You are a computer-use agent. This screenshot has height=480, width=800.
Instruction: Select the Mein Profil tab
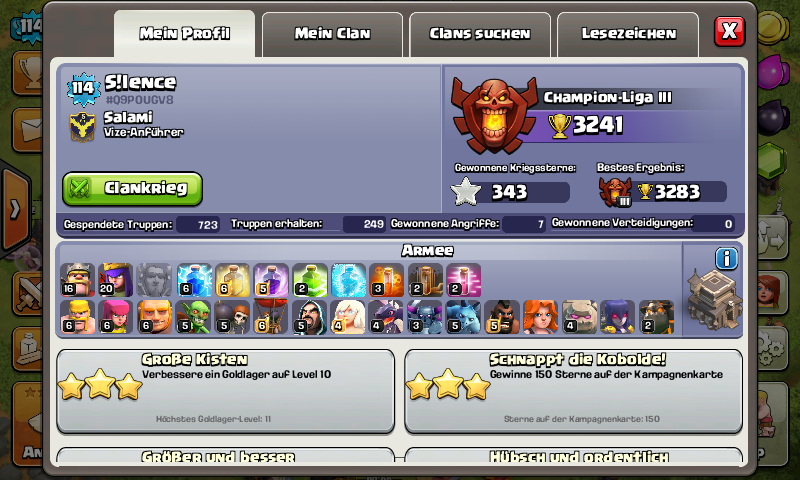[185, 34]
